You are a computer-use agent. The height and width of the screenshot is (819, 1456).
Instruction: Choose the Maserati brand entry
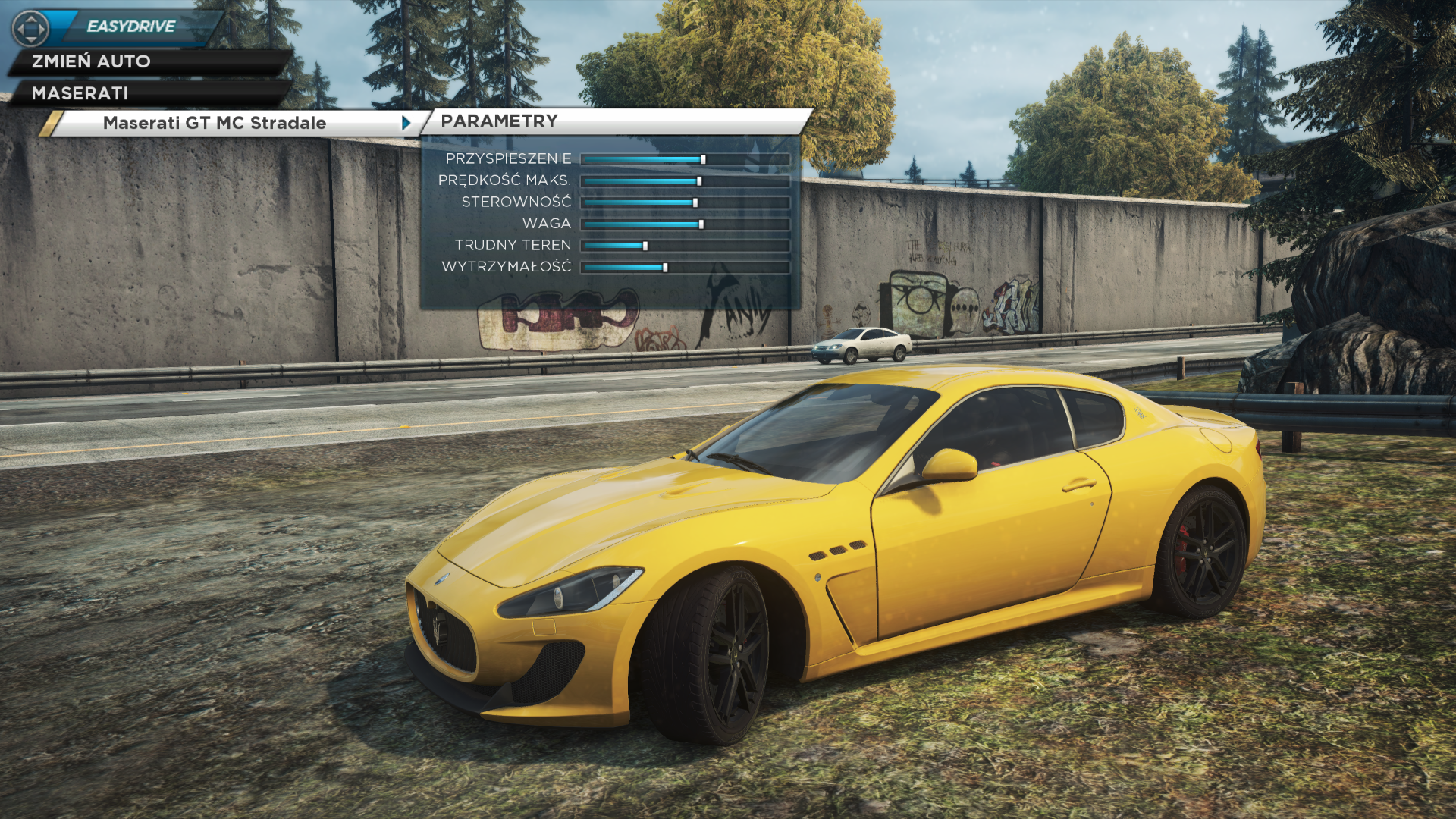click(x=80, y=93)
